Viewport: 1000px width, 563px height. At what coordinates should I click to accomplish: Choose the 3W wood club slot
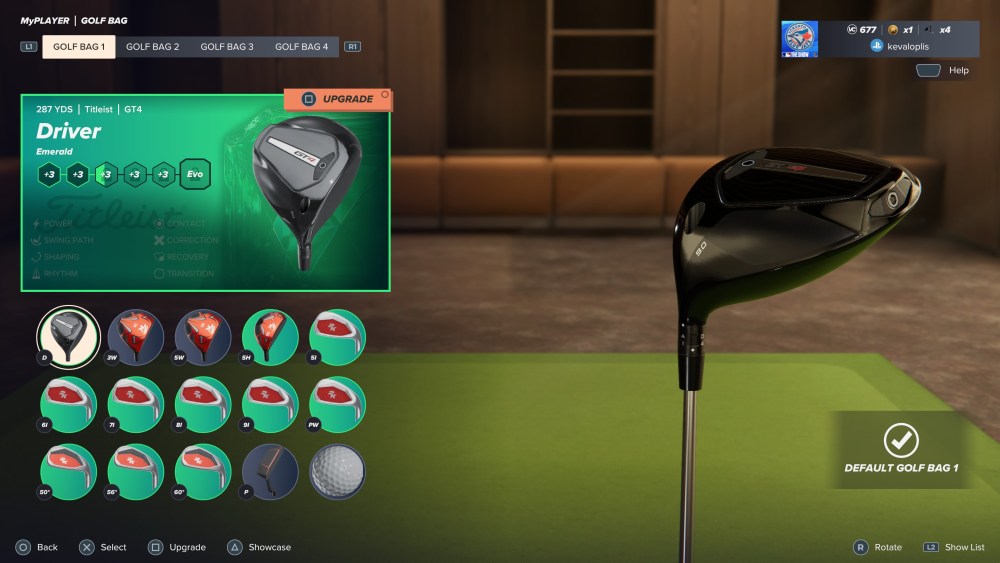click(135, 337)
